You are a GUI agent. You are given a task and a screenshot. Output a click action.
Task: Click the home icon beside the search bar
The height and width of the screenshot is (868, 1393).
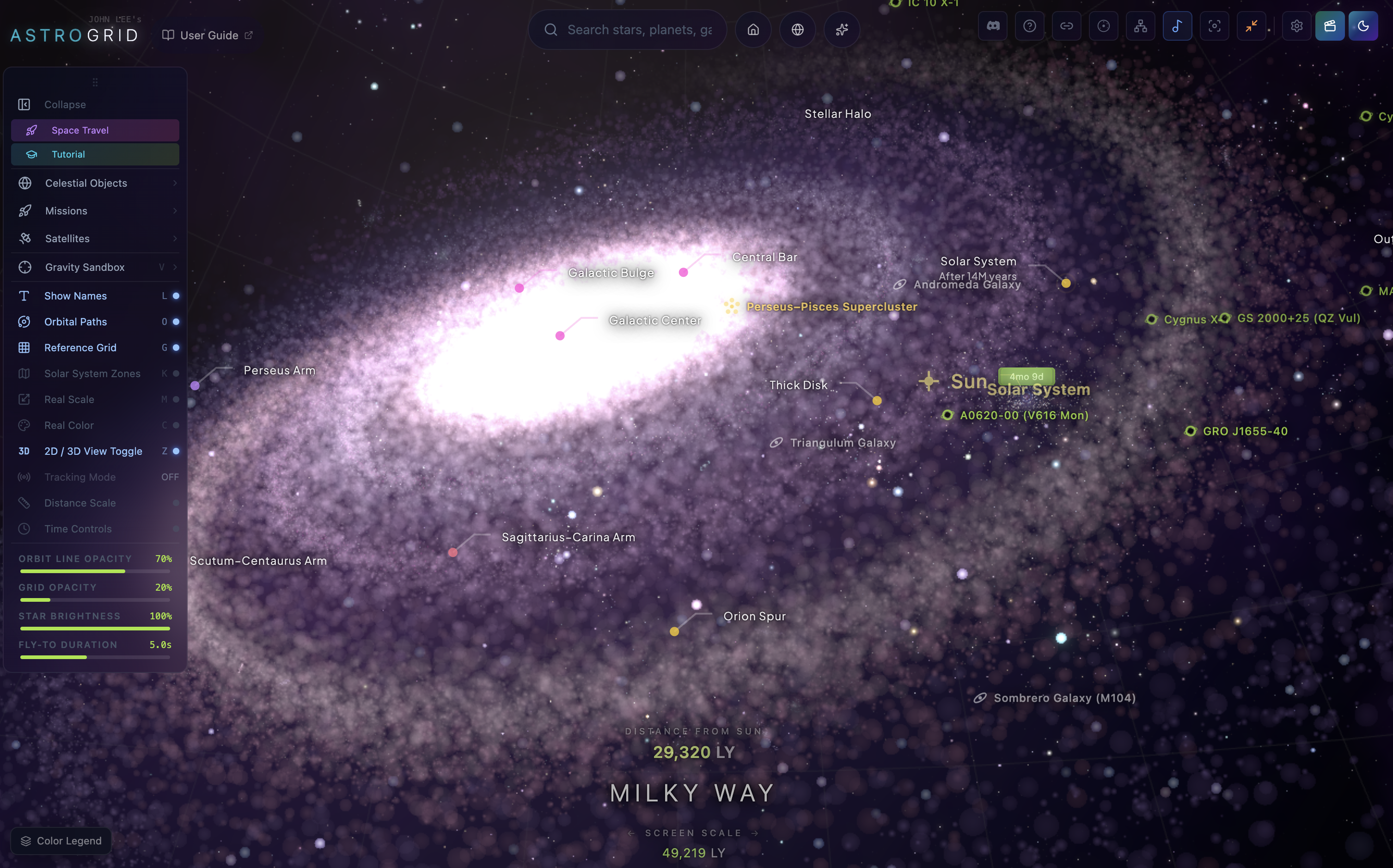point(752,29)
